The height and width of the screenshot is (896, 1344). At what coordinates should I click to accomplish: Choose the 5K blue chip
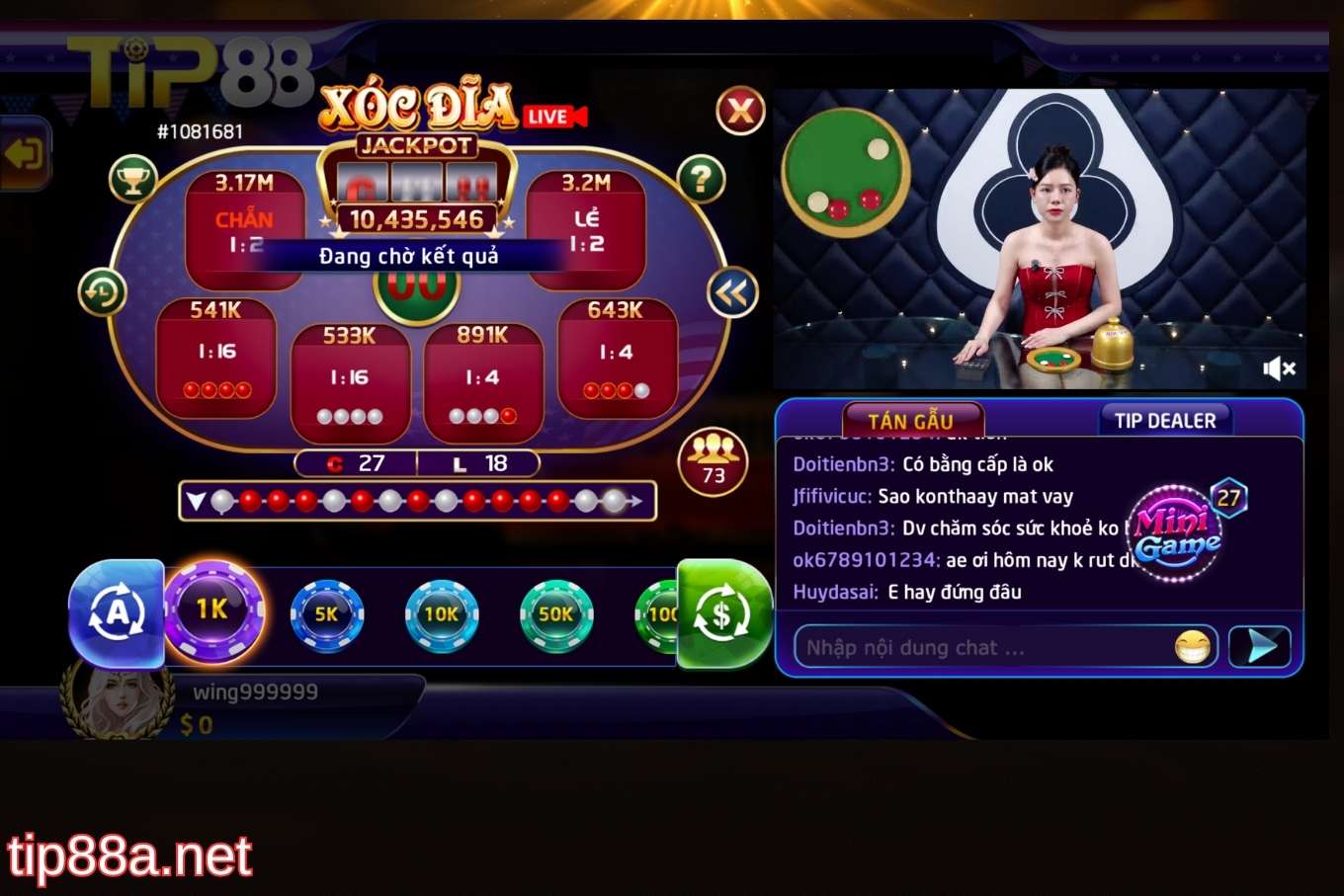(327, 614)
